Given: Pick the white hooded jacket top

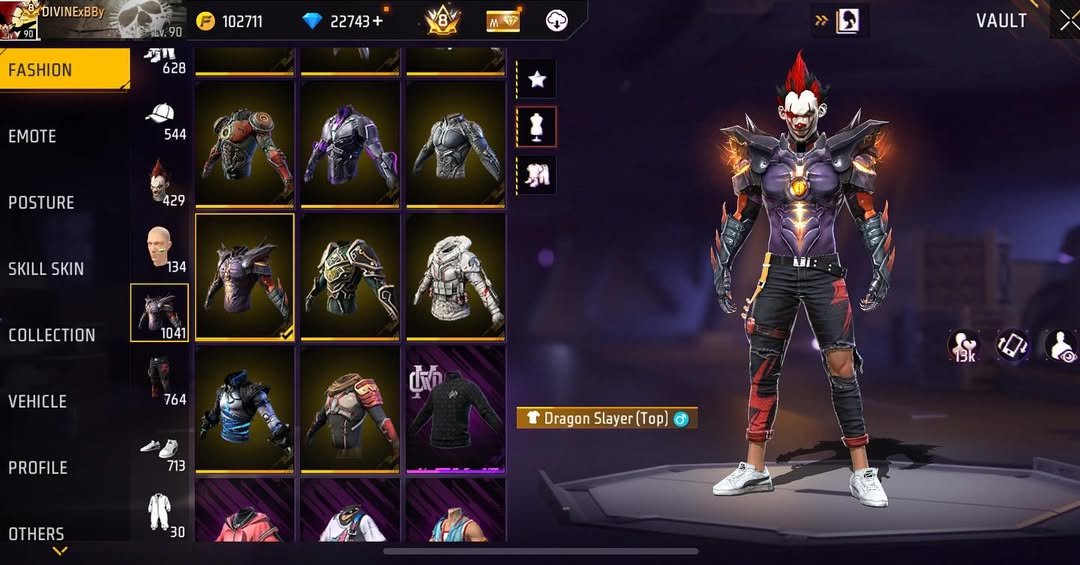Looking at the screenshot, I should [x=455, y=275].
